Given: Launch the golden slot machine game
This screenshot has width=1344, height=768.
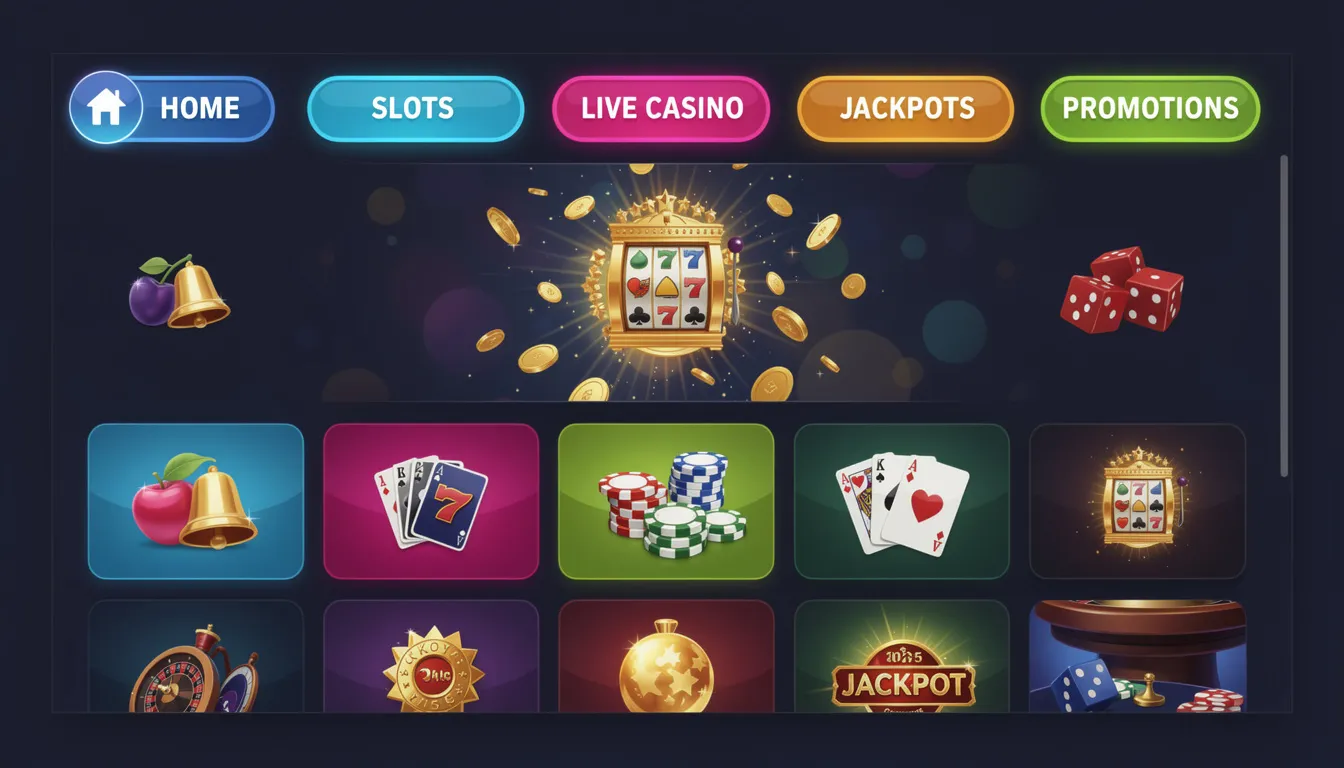Looking at the screenshot, I should point(1138,501).
